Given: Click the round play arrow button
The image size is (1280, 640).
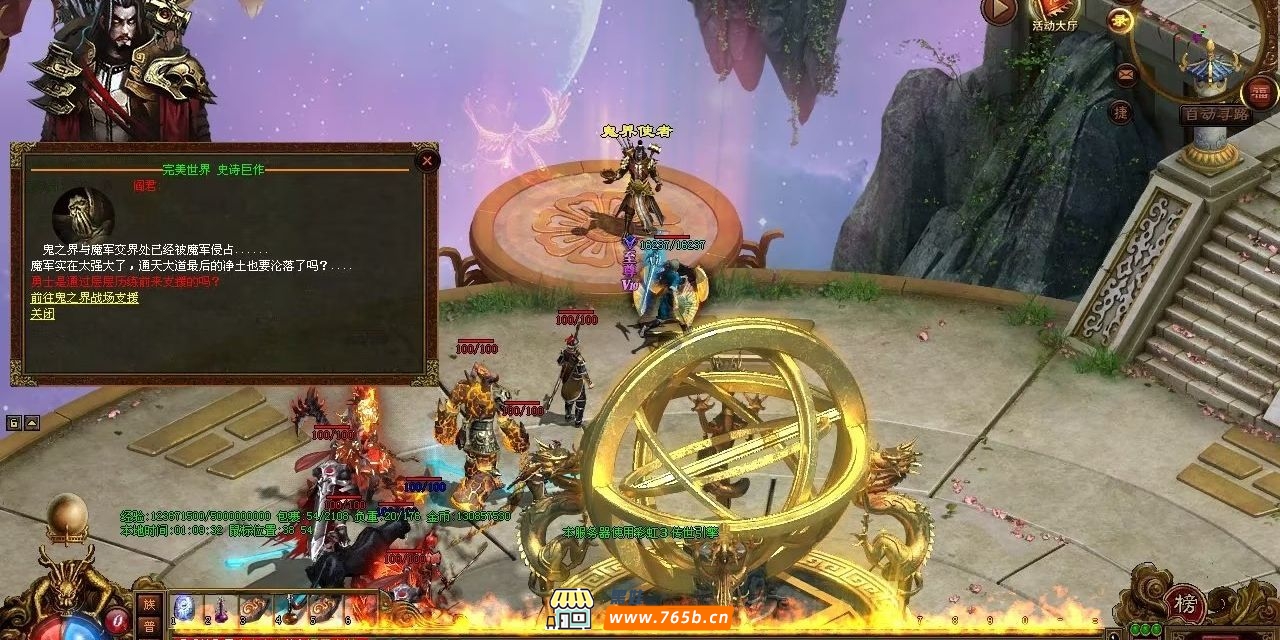Looking at the screenshot, I should (998, 10).
